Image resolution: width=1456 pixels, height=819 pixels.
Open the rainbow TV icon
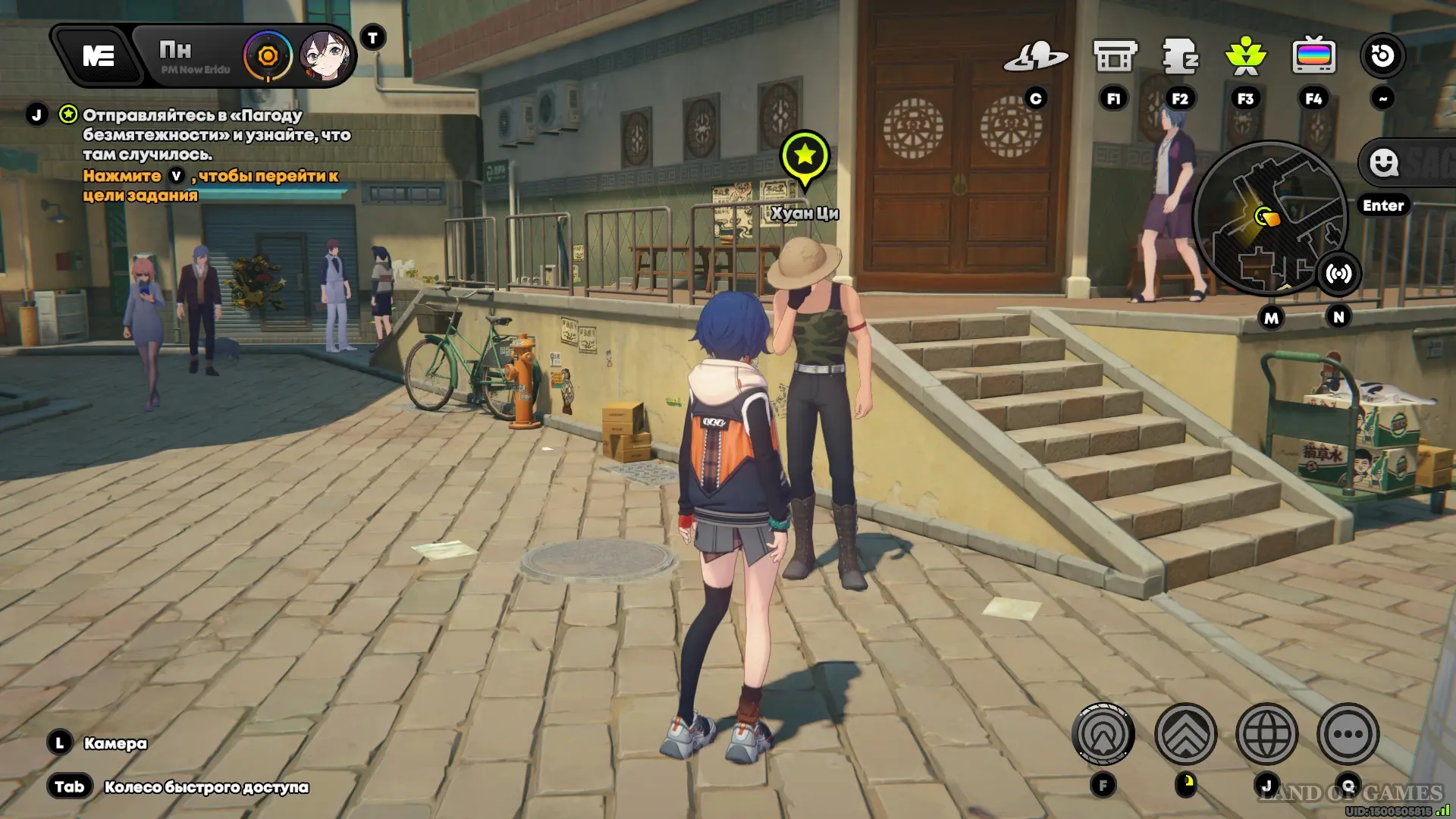1313,56
